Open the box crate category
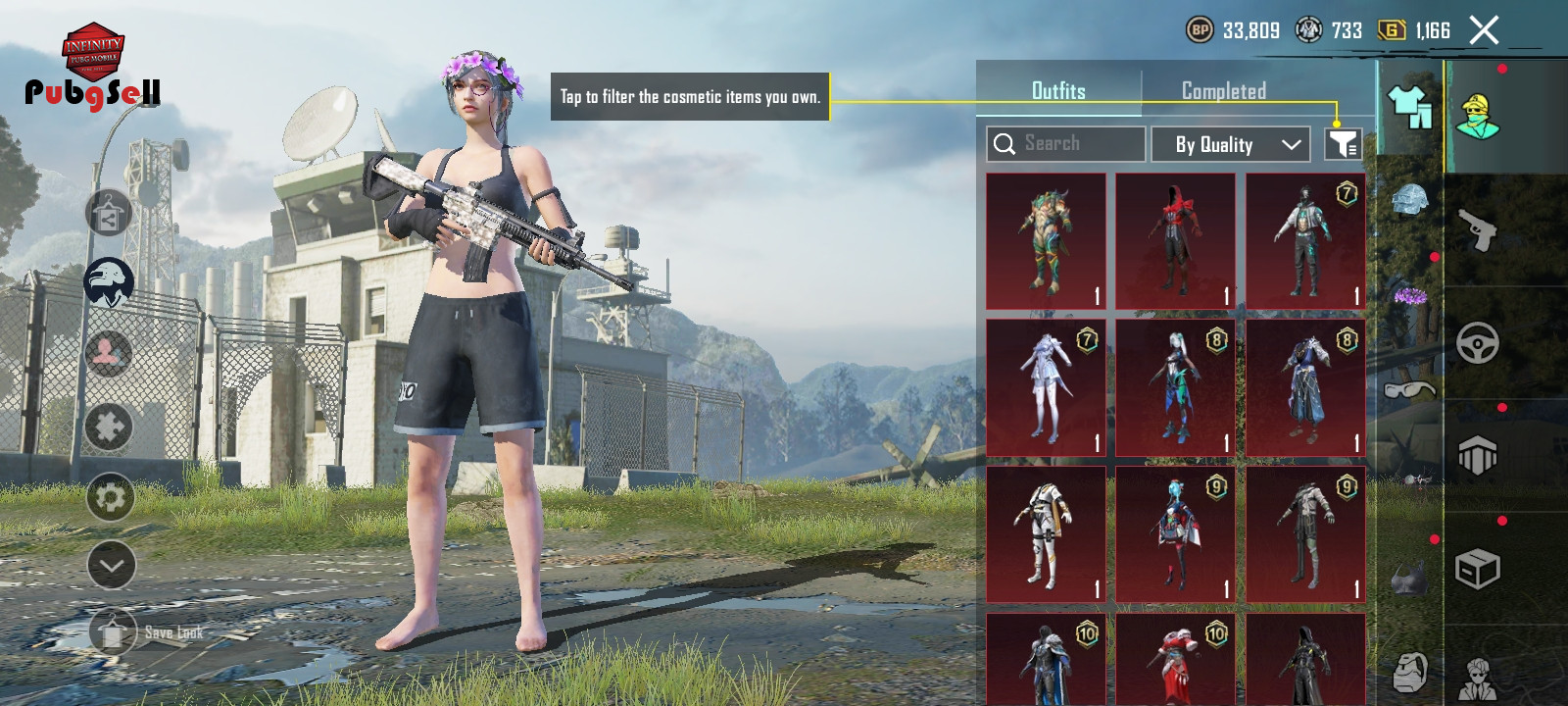This screenshot has width=1568, height=706. click(1478, 569)
